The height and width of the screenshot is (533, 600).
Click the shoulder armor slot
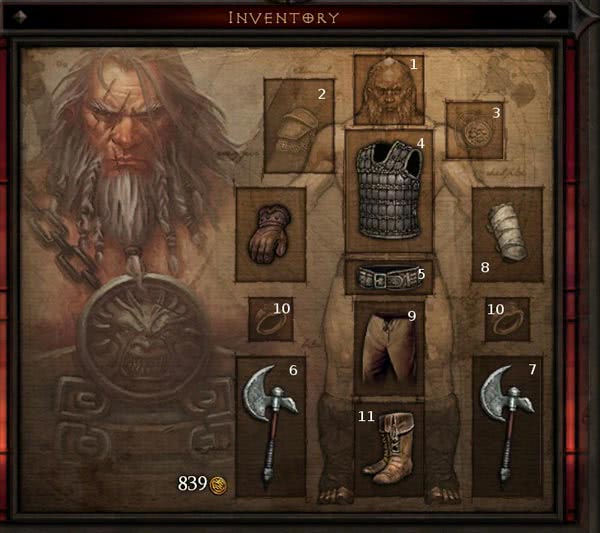tap(298, 126)
